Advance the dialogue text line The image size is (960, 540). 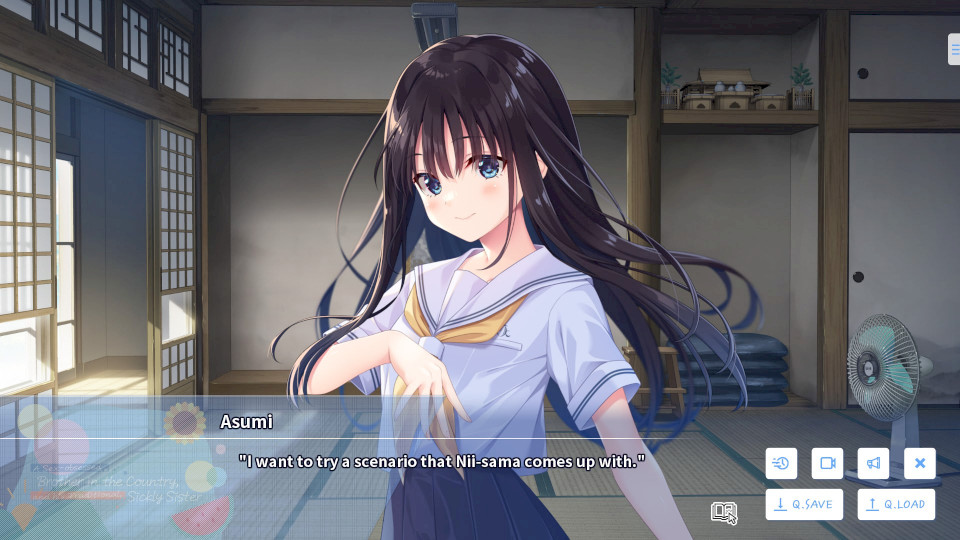coord(441,461)
